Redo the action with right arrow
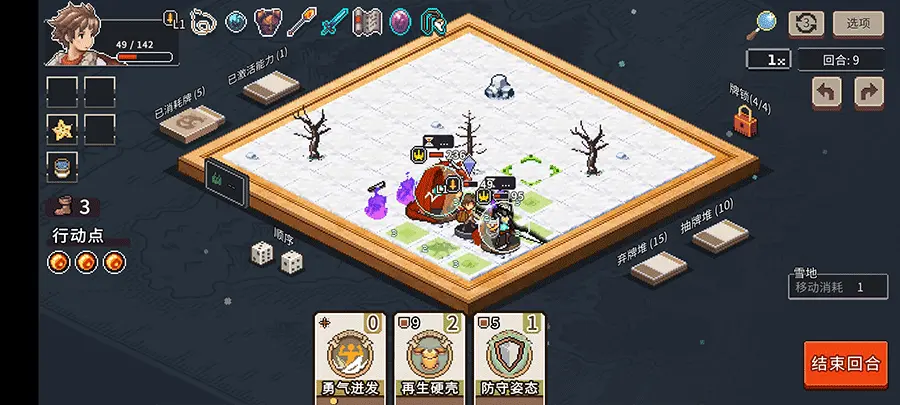Screen dimensions: 900x405 coord(869,93)
